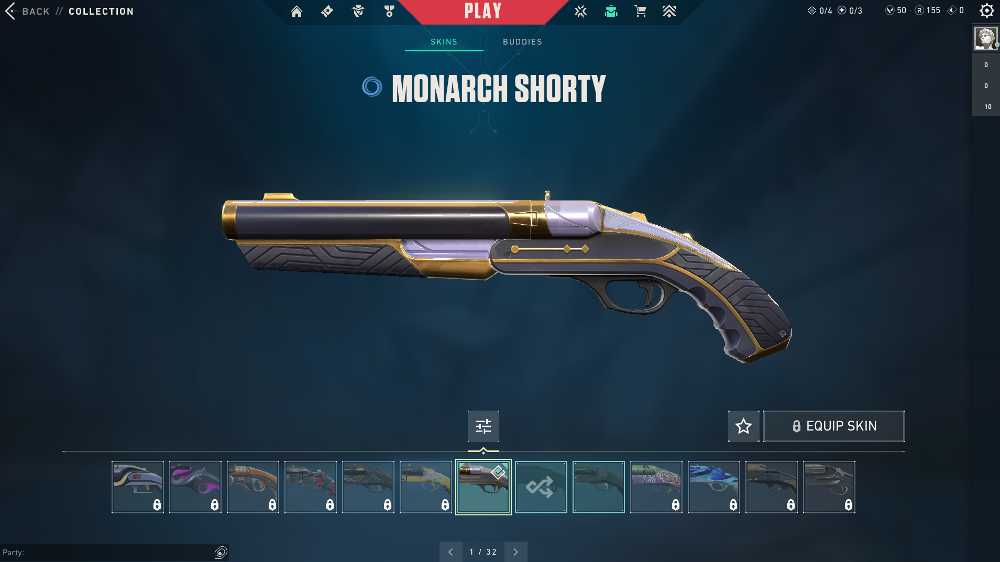Favorite this skin with the star button

743,426
